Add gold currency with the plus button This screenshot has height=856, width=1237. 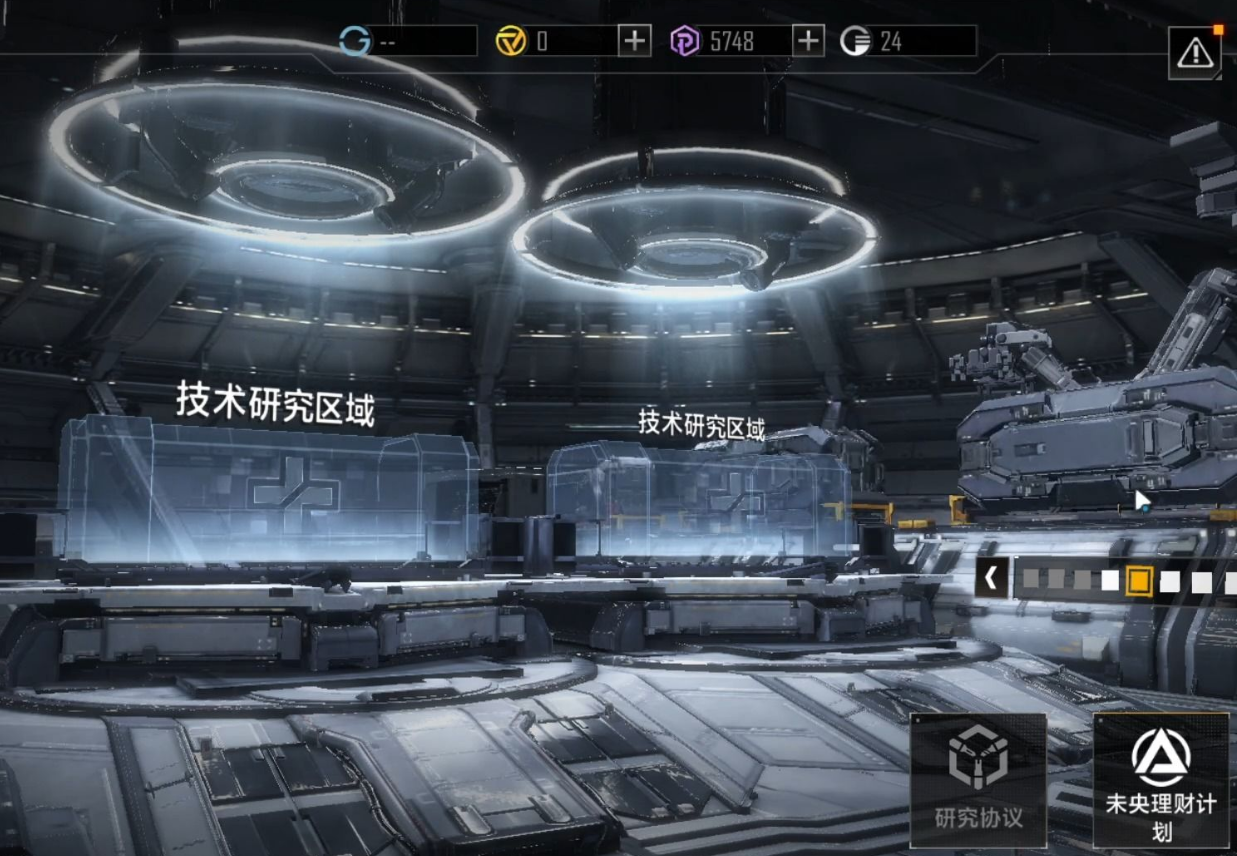pos(634,41)
